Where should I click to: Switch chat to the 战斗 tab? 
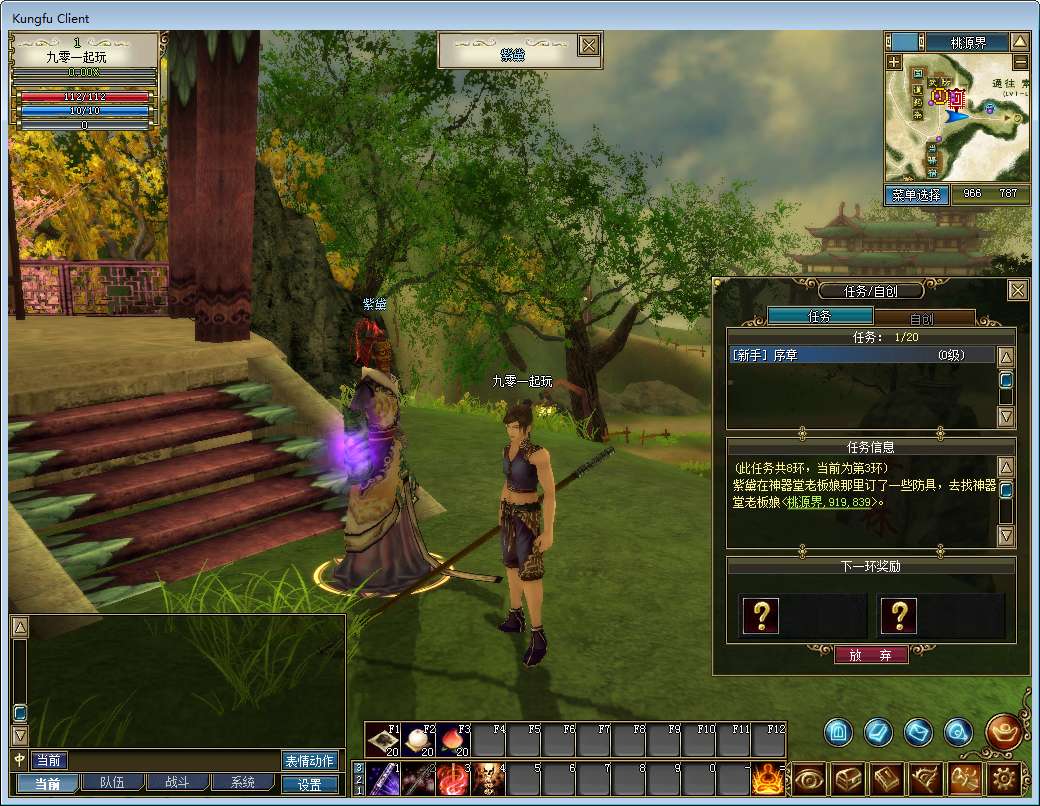170,783
